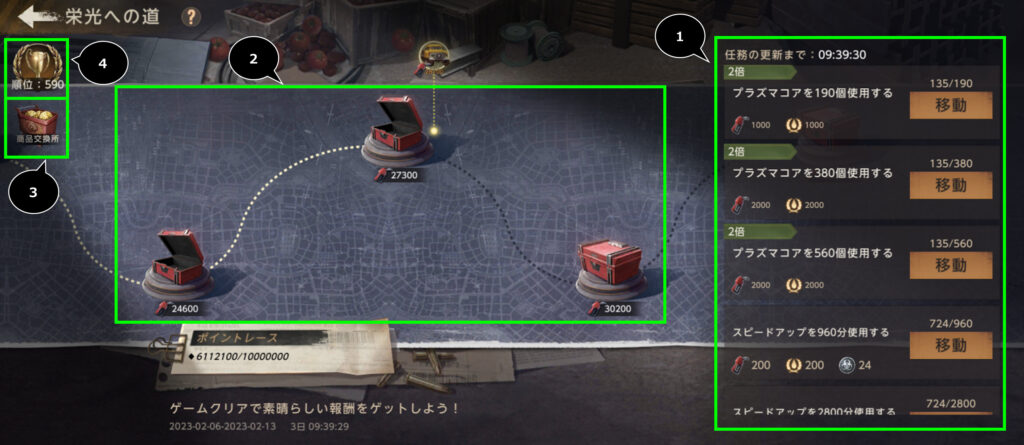Image resolution: width=1024 pixels, height=445 pixels.
Task: View the trophy ranking icon
Action: (36, 63)
